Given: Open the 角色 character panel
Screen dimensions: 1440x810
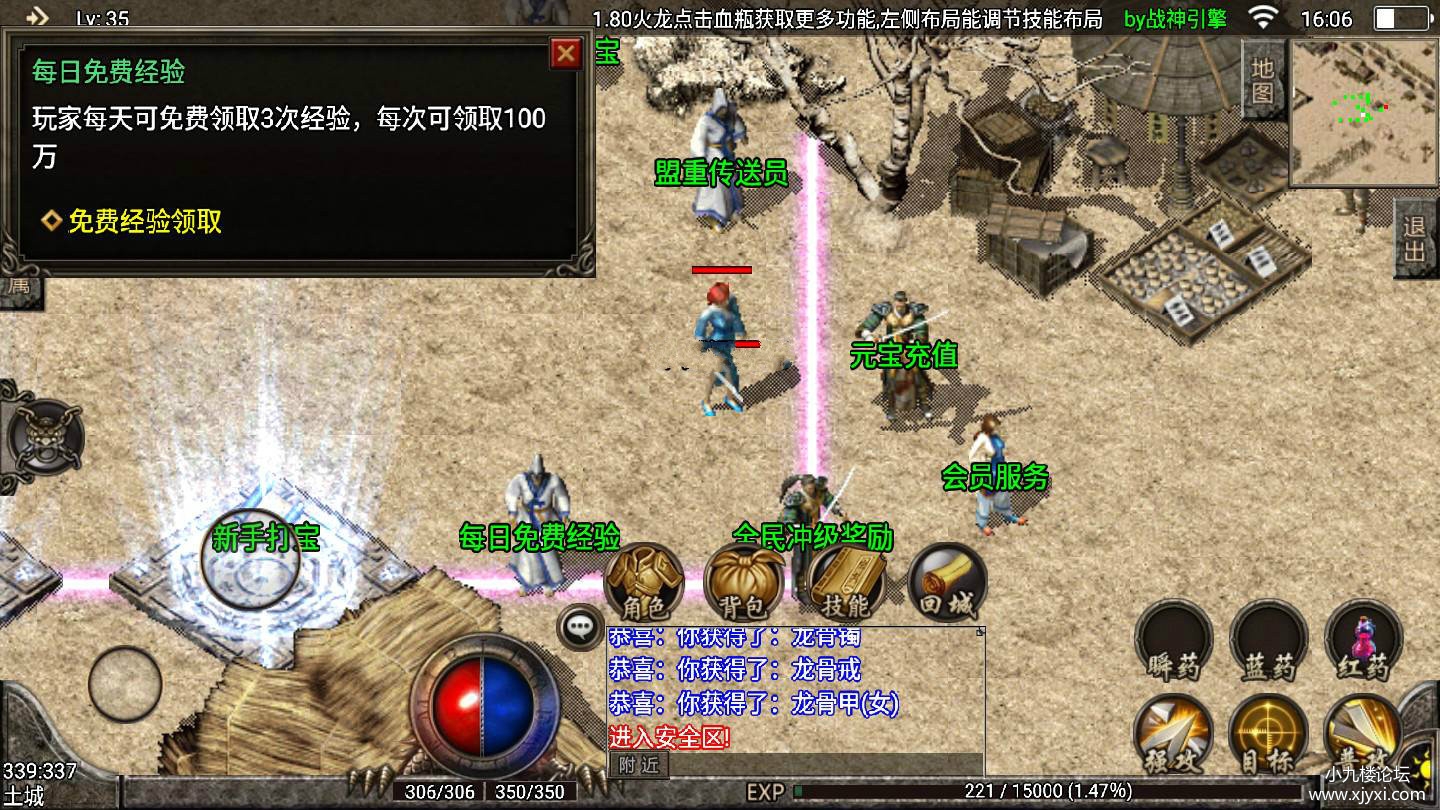Looking at the screenshot, I should tap(643, 582).
